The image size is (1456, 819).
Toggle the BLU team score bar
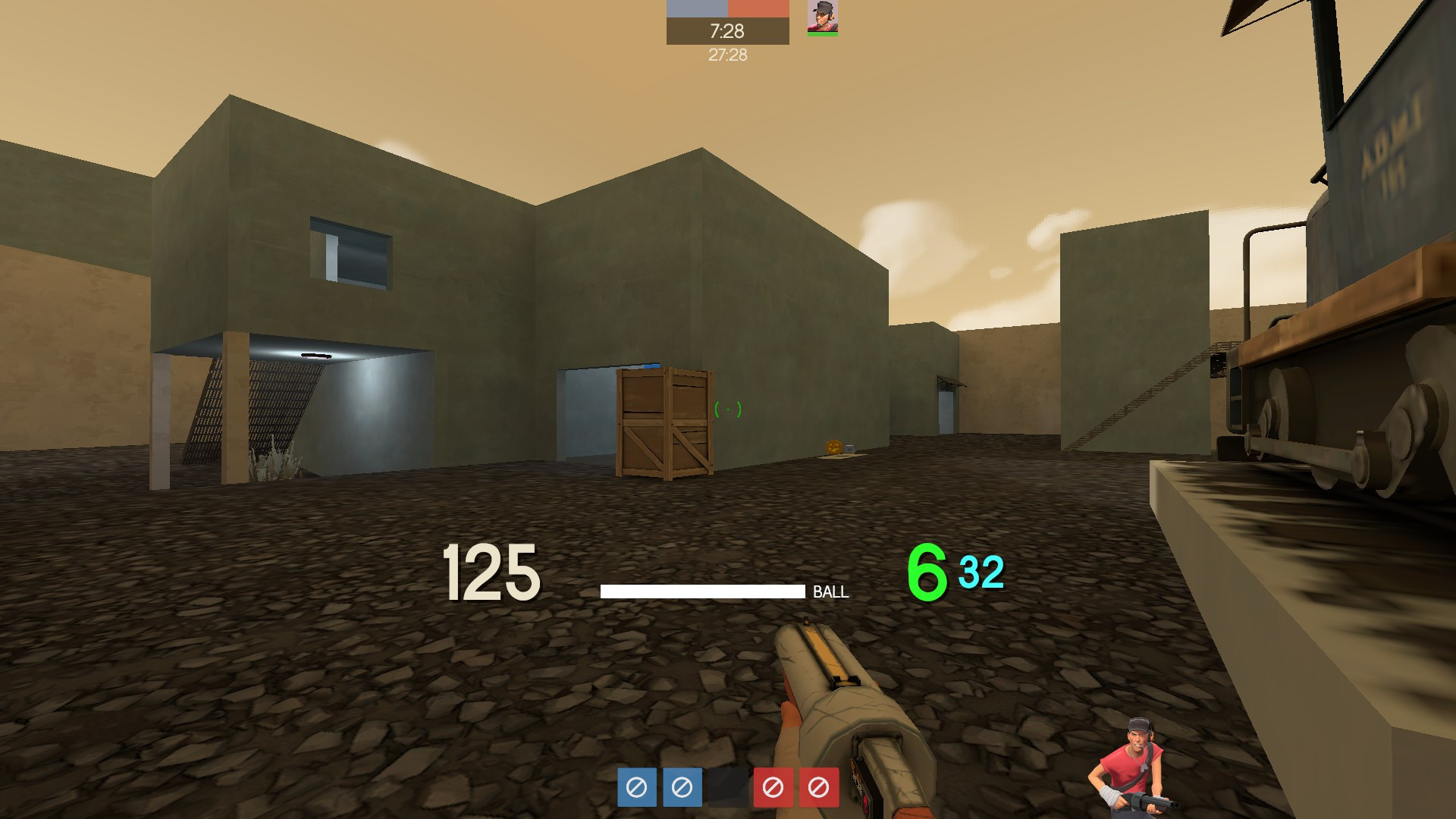[x=696, y=8]
